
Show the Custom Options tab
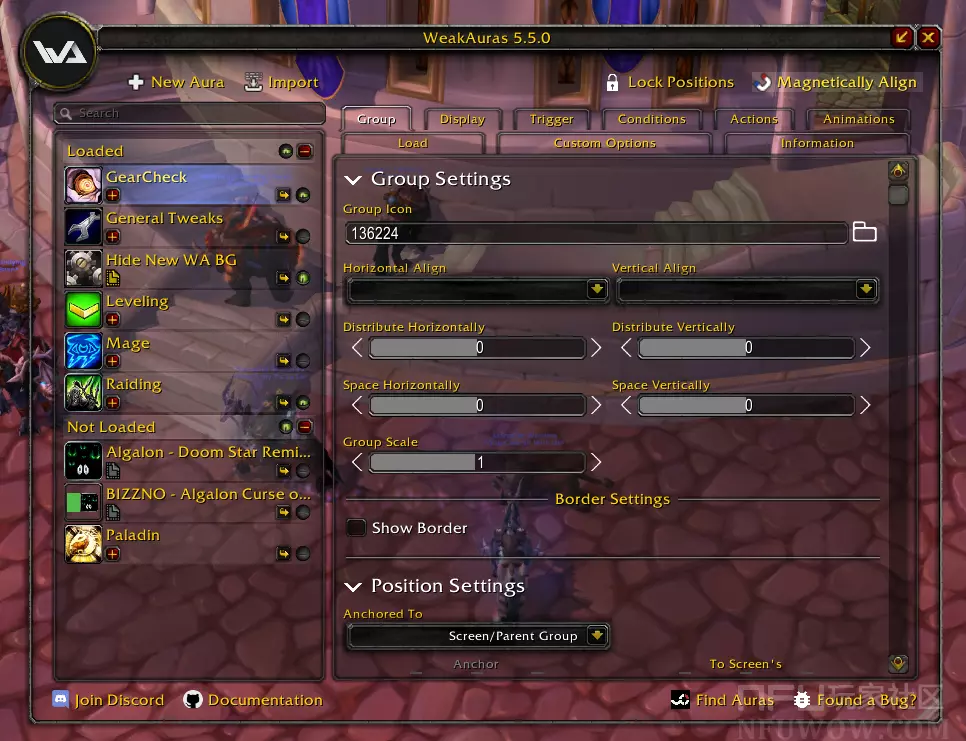[x=604, y=143]
